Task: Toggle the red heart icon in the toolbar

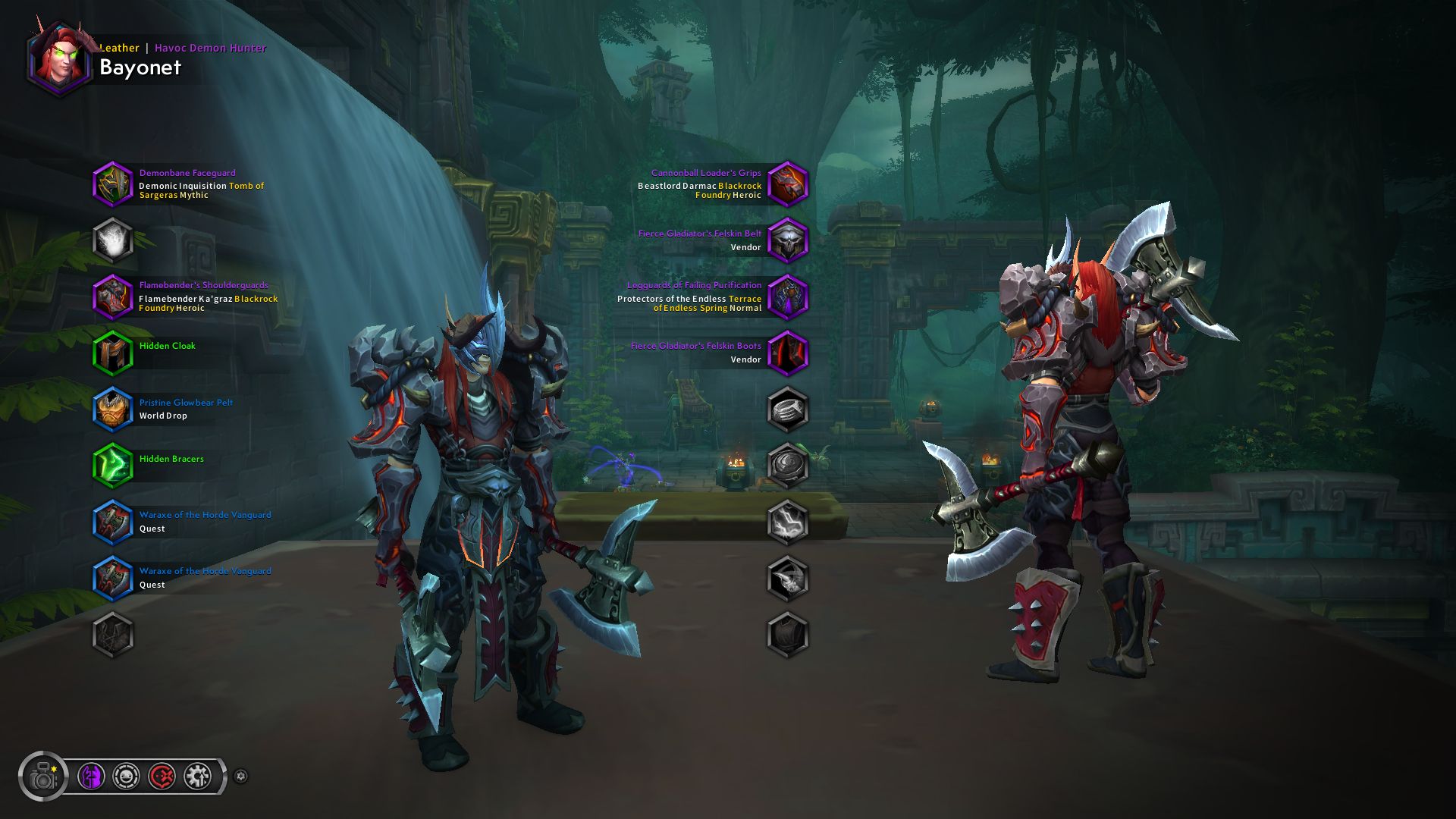Action: tap(162, 777)
